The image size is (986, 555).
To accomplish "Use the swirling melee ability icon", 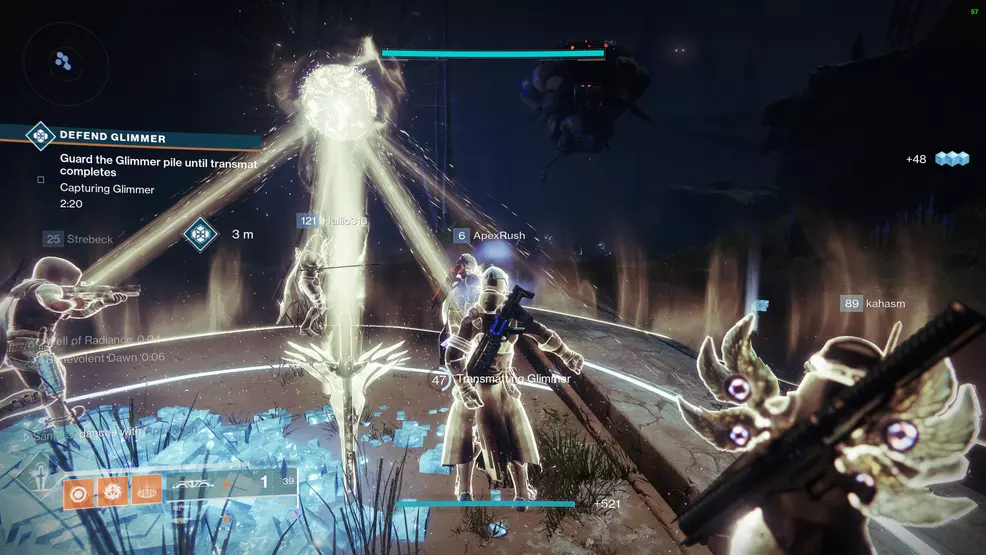I will (x=113, y=489).
